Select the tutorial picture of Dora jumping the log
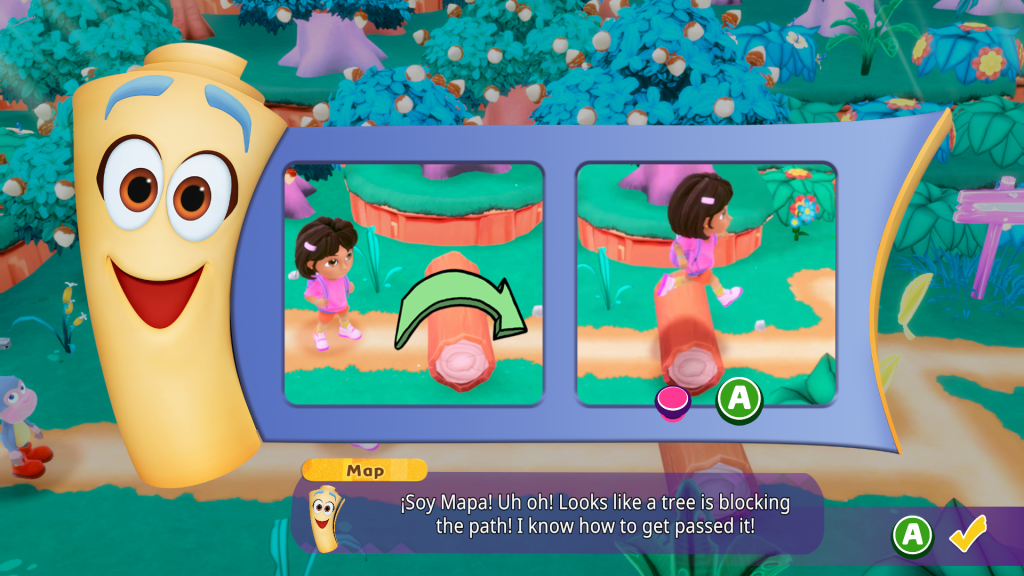 (706, 284)
